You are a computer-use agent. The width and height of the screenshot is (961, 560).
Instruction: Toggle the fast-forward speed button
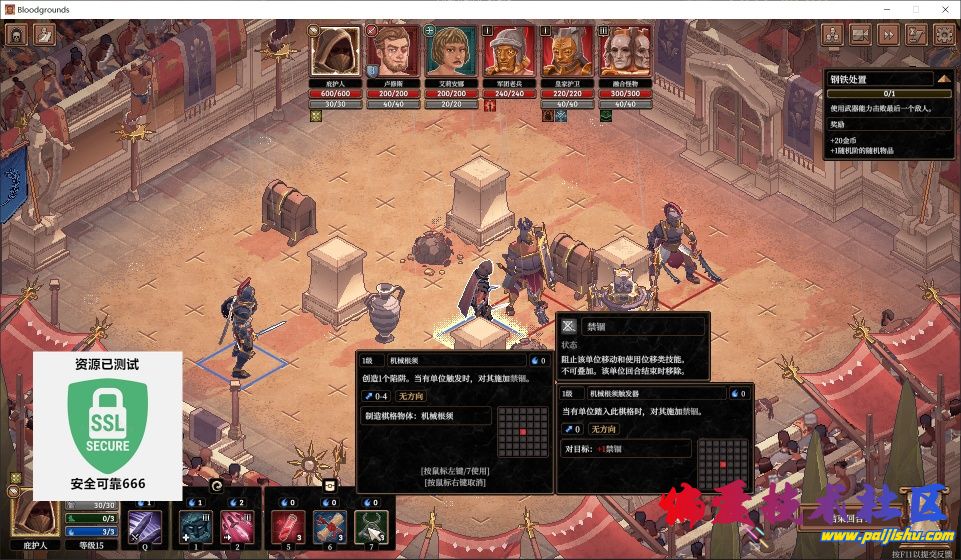[x=887, y=34]
